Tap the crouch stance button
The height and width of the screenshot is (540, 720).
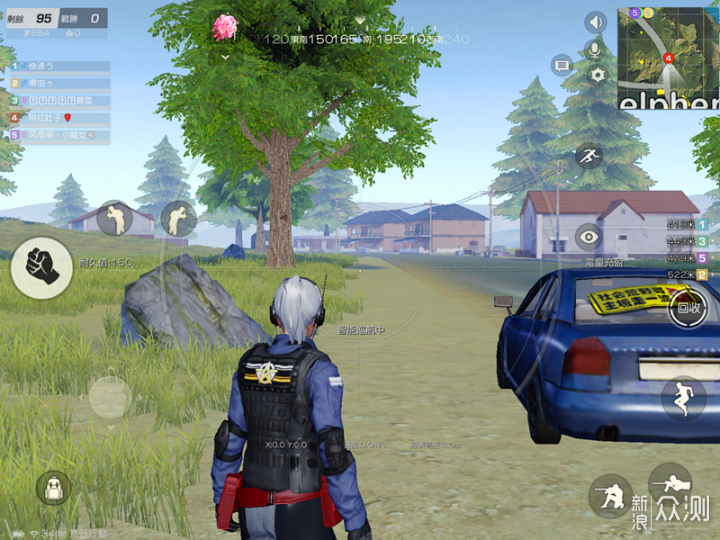pos(608,494)
